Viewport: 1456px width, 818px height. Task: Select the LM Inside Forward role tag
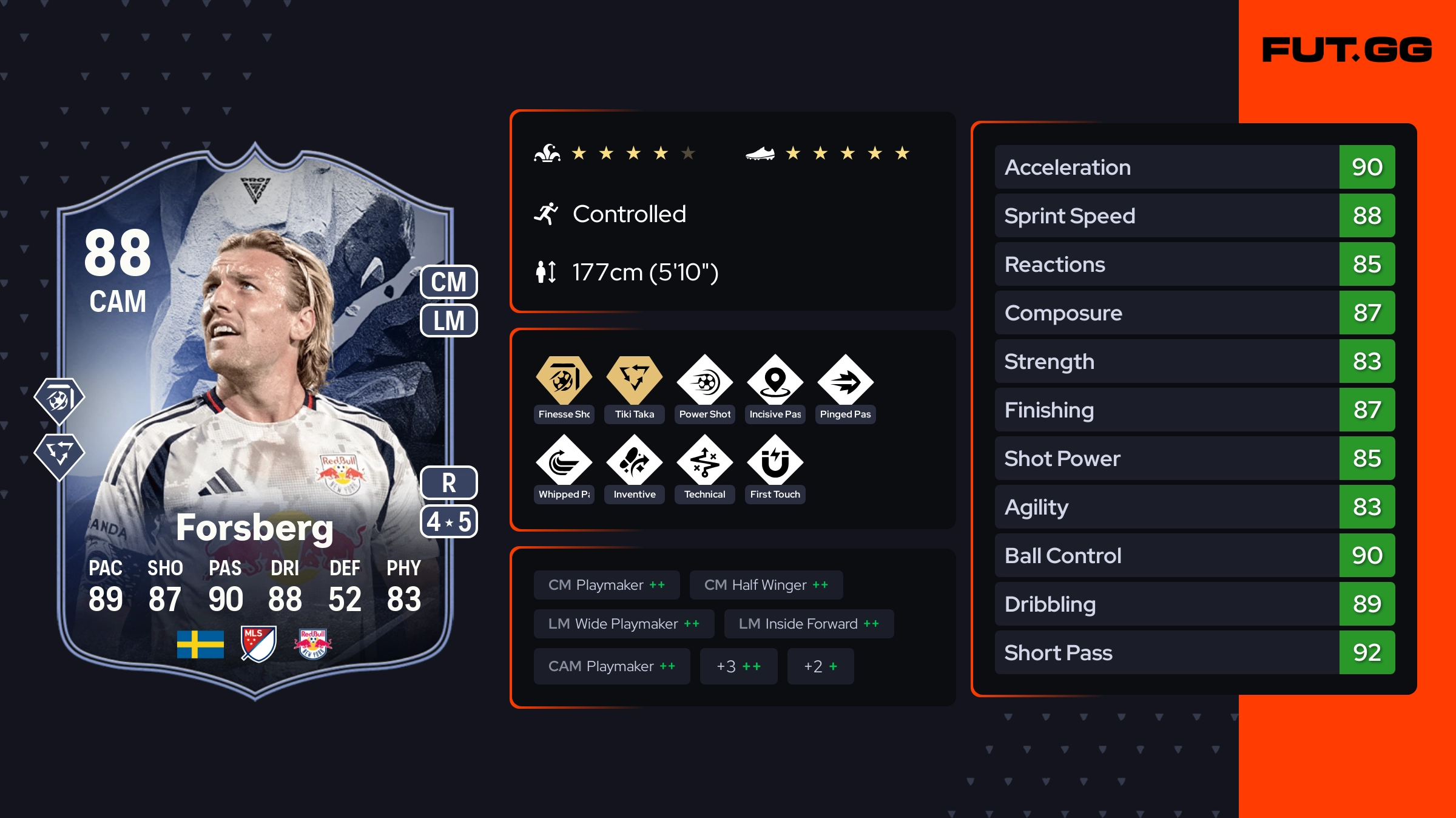point(809,624)
